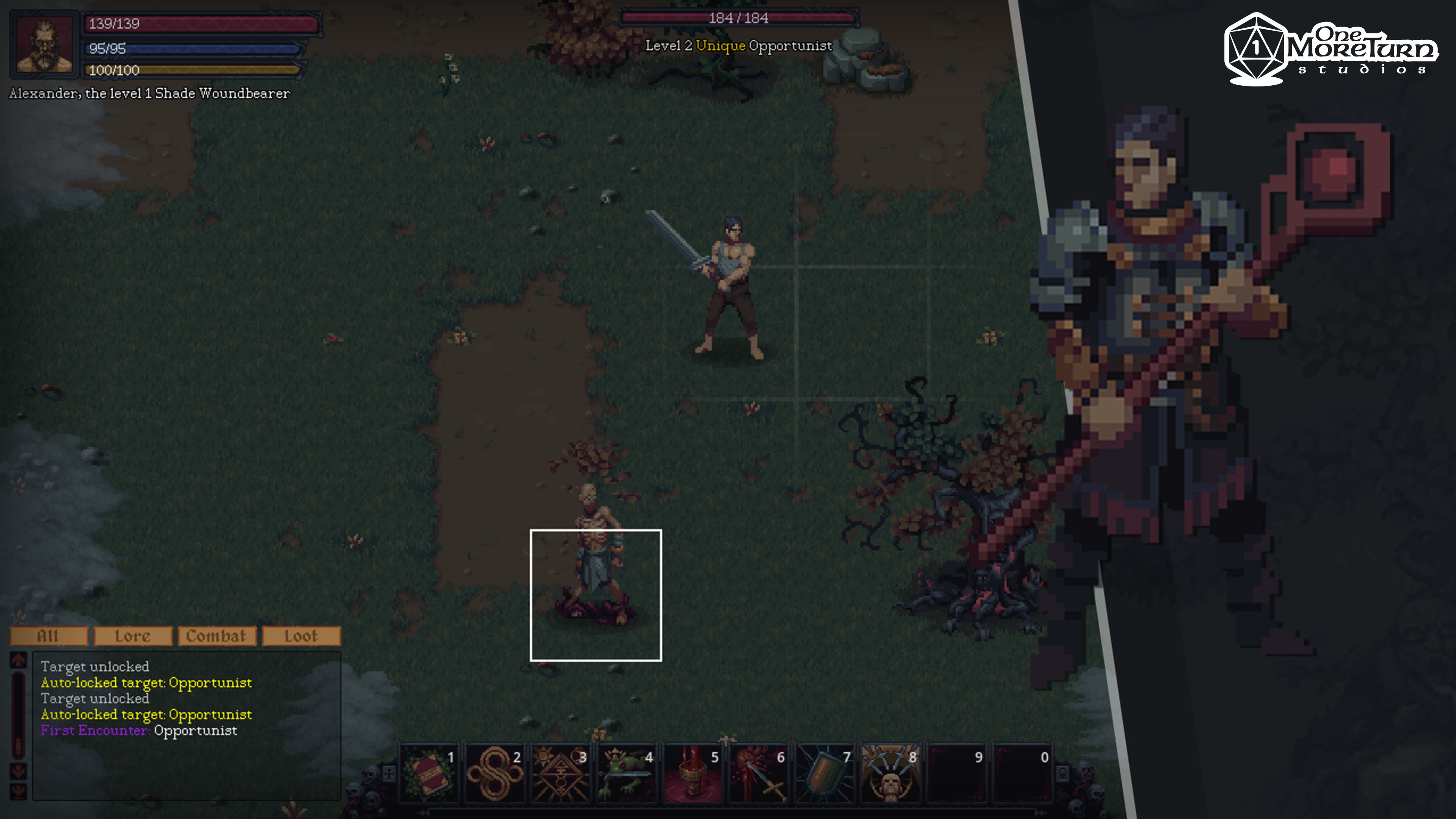Open the Lore log tab

(133, 636)
